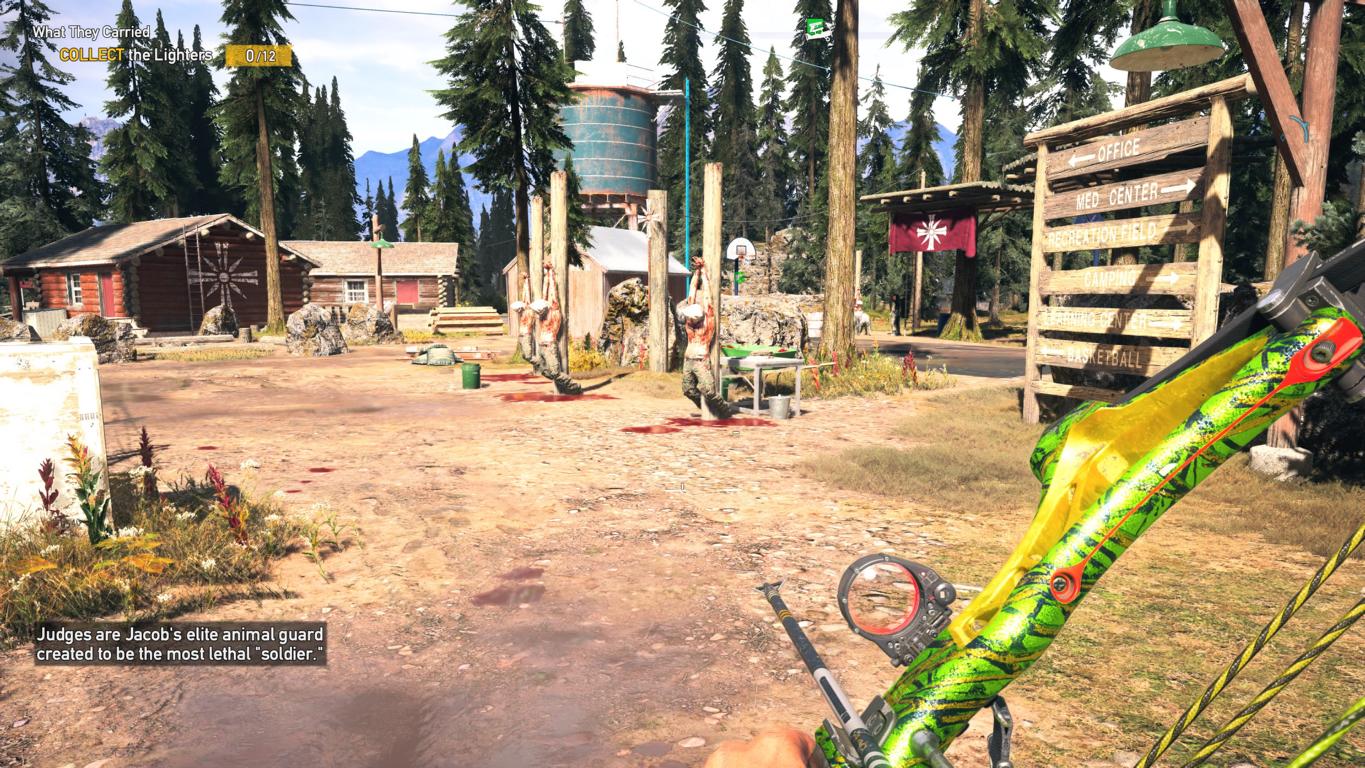Select the What They Carried mission tracker
Image resolution: width=1365 pixels, height=768 pixels.
pyautogui.click(x=91, y=32)
